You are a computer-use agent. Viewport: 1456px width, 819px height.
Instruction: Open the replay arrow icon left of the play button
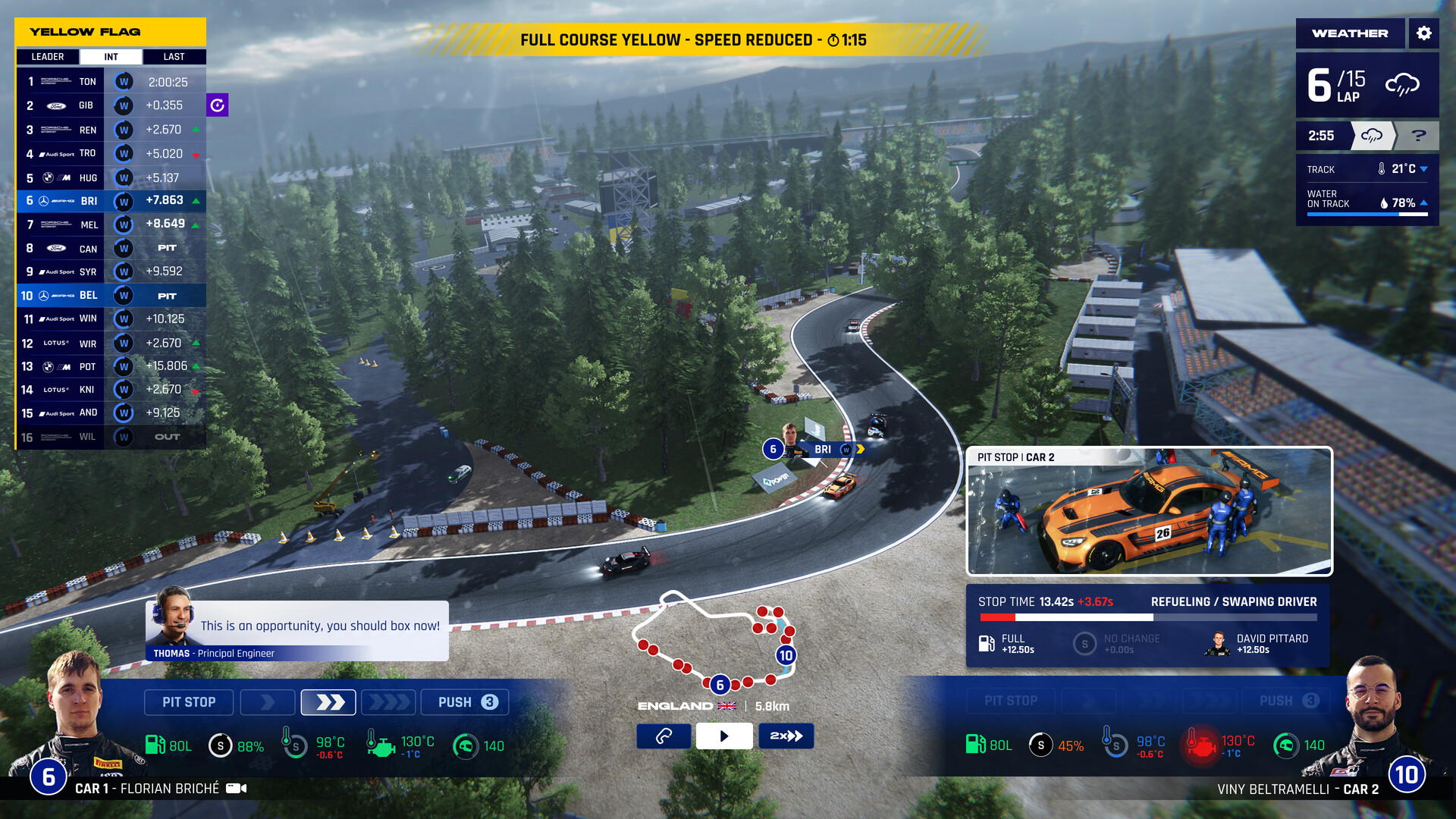[664, 736]
